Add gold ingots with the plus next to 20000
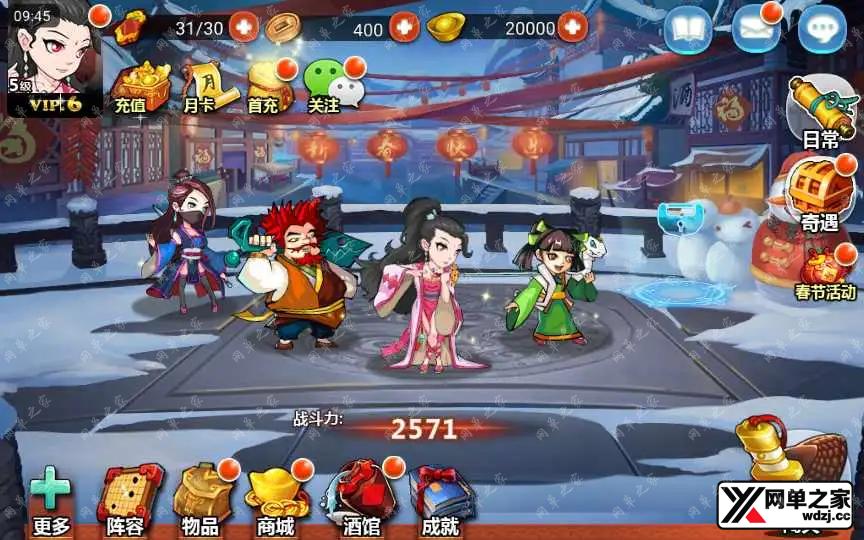This screenshot has height=540, width=864. pos(572,27)
